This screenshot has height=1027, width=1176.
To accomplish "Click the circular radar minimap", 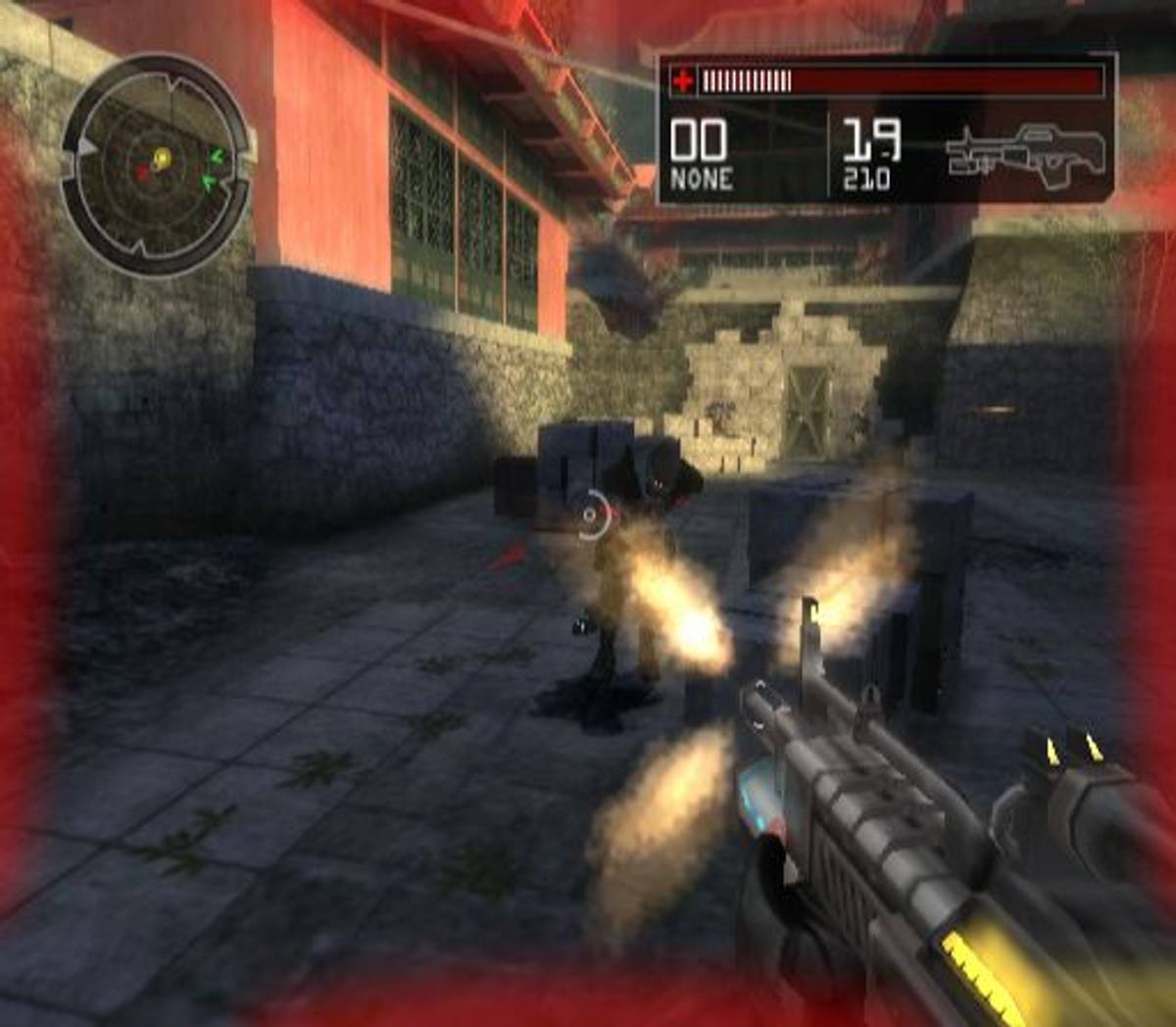I will 157,165.
